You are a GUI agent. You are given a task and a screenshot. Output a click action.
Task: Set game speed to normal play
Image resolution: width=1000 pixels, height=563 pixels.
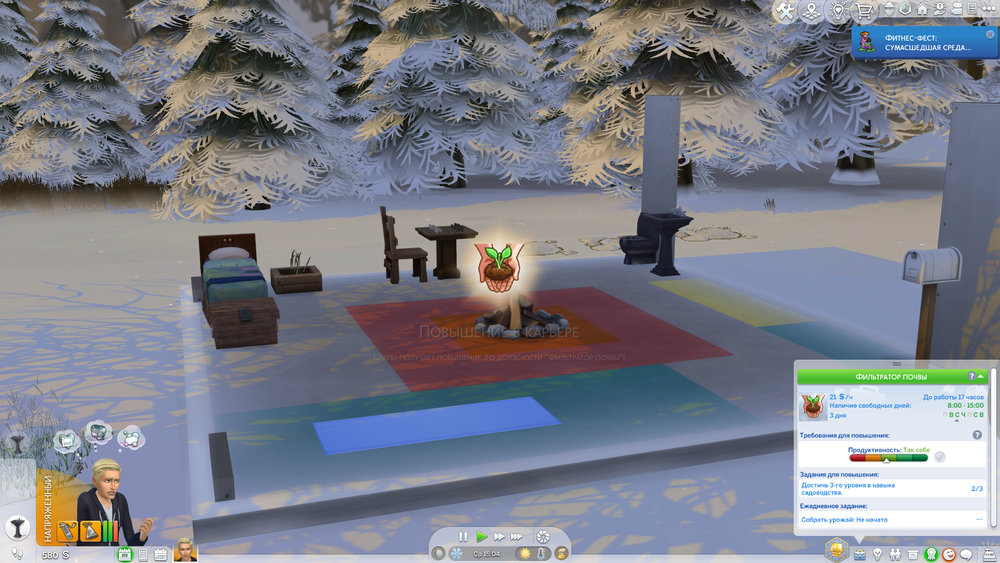coord(481,537)
